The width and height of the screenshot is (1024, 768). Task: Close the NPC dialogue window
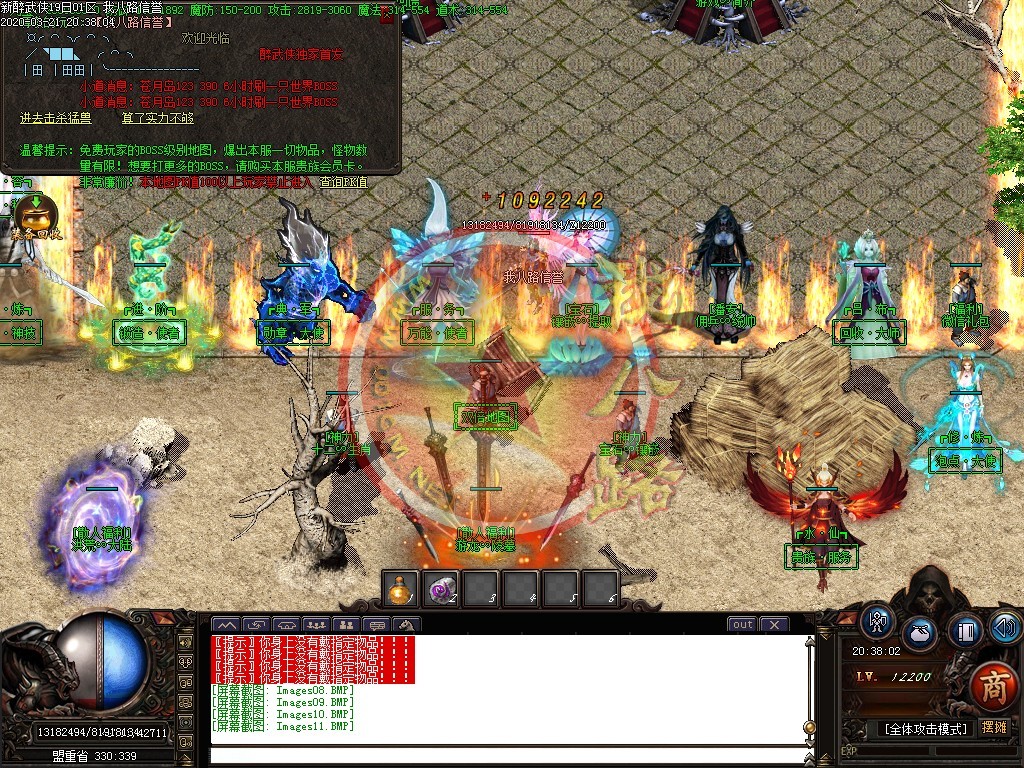coord(387,16)
